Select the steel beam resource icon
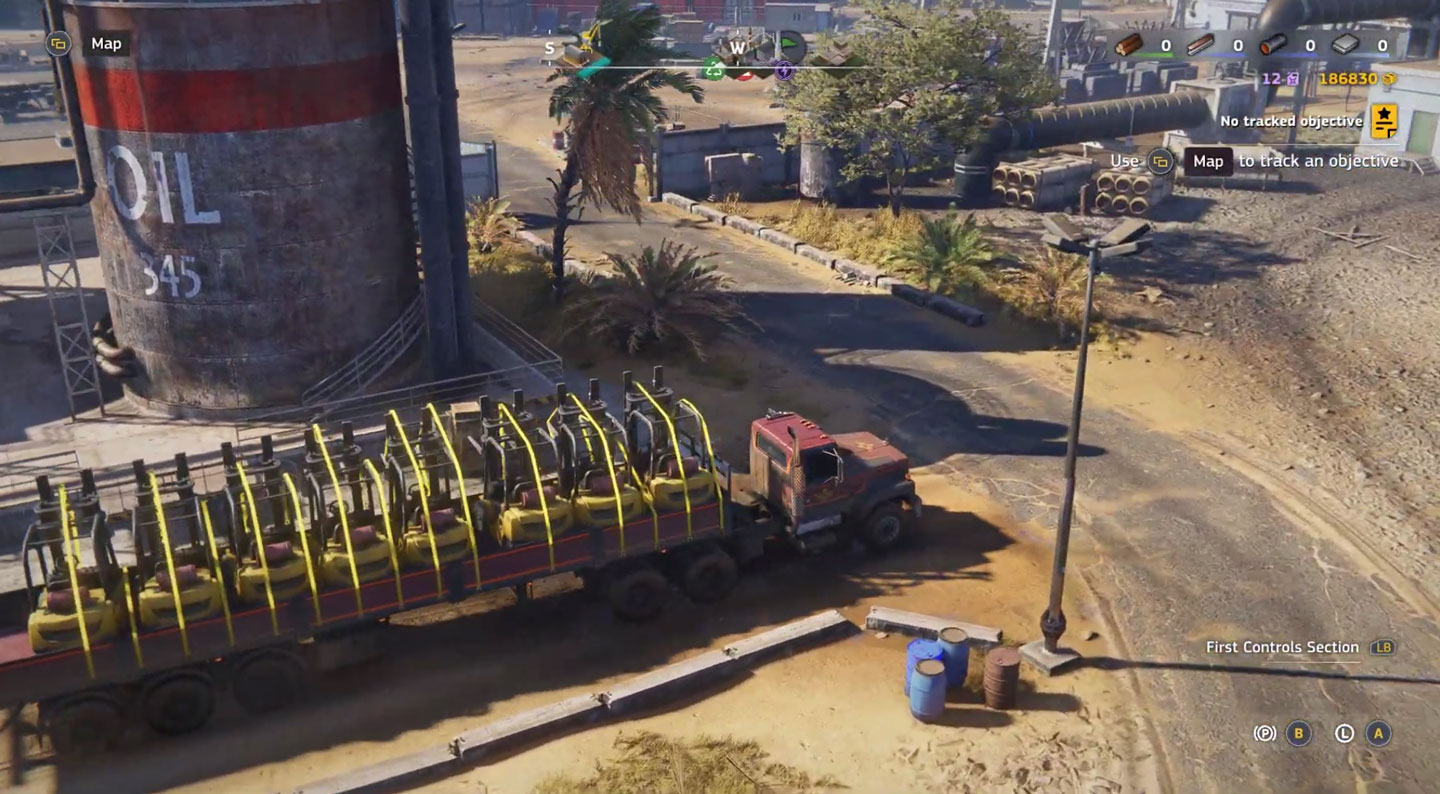Image resolution: width=1440 pixels, height=794 pixels. [1200, 45]
